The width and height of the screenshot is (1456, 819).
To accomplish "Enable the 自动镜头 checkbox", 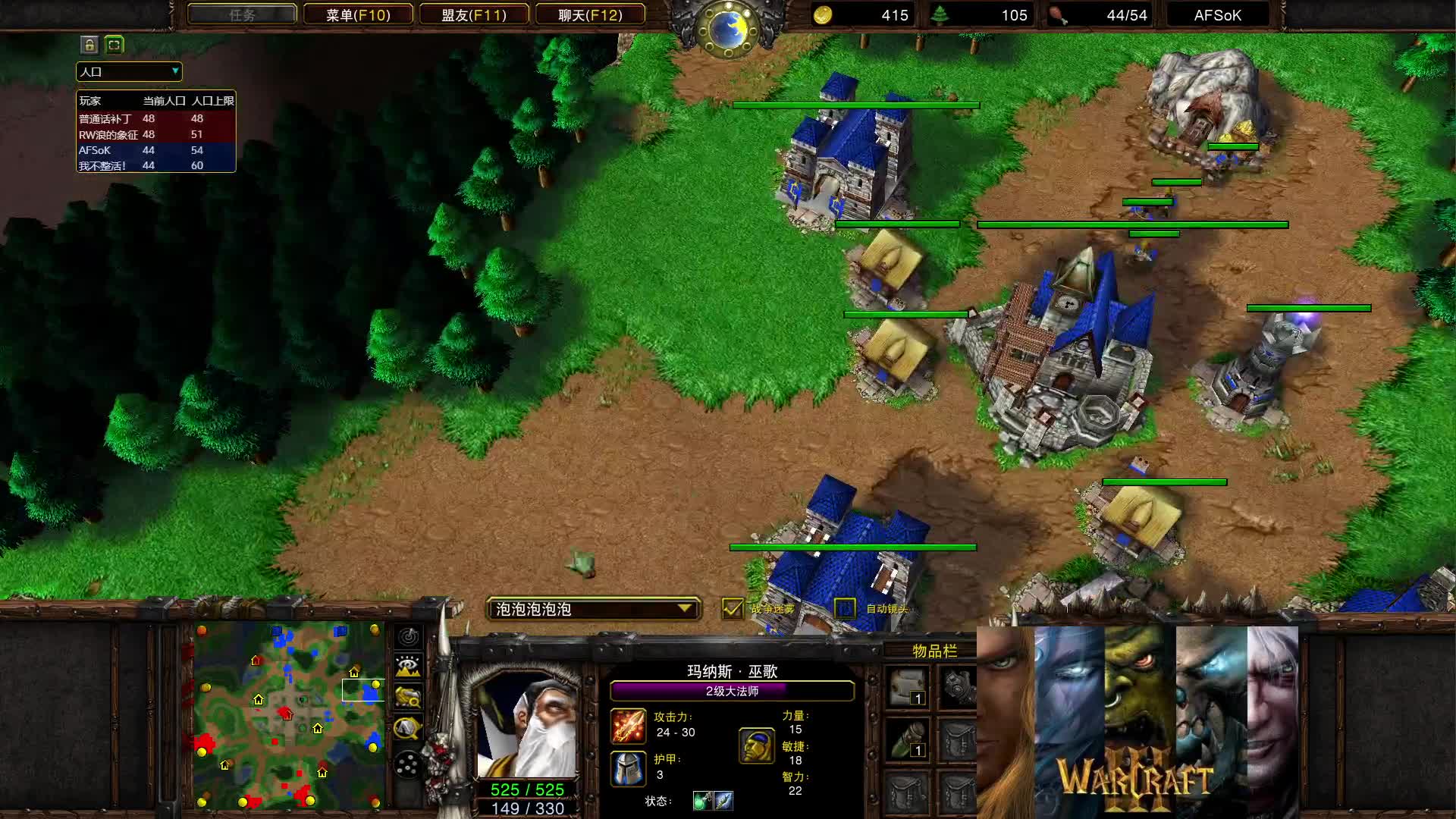I will (x=844, y=609).
